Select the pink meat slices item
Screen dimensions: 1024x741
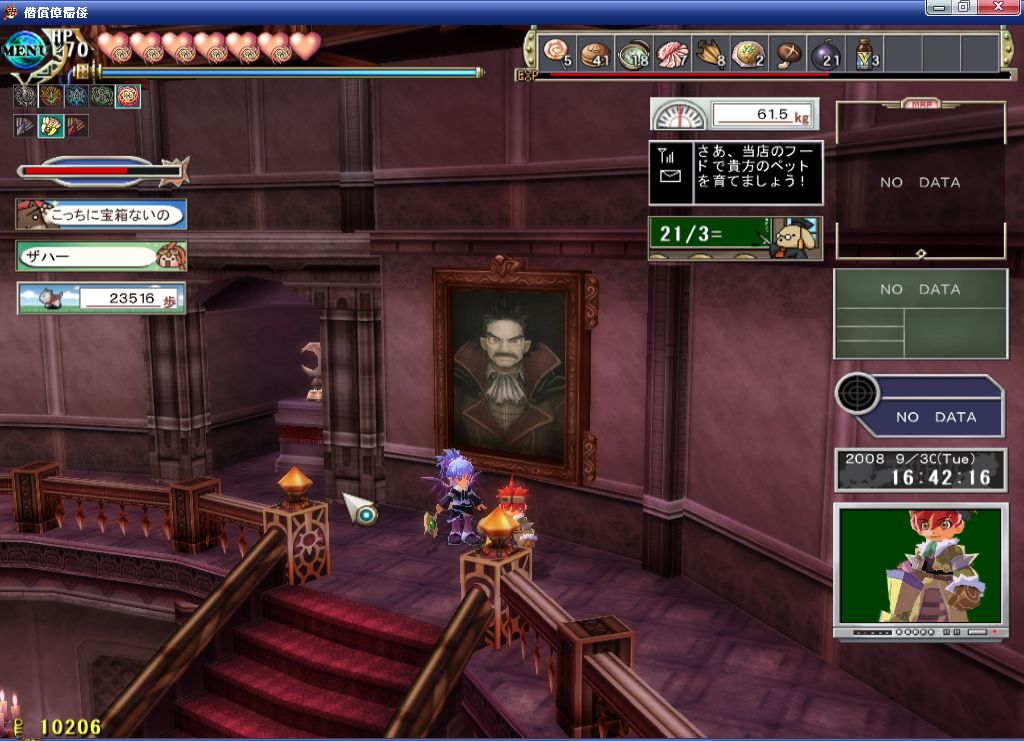[x=672, y=52]
